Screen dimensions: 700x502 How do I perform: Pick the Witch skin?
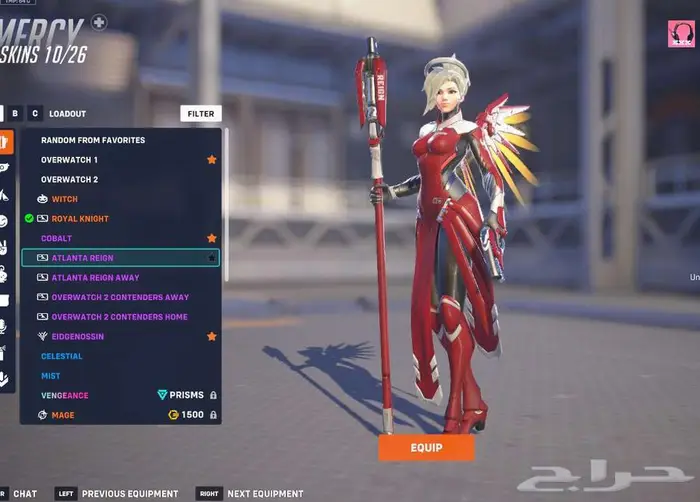pos(64,199)
